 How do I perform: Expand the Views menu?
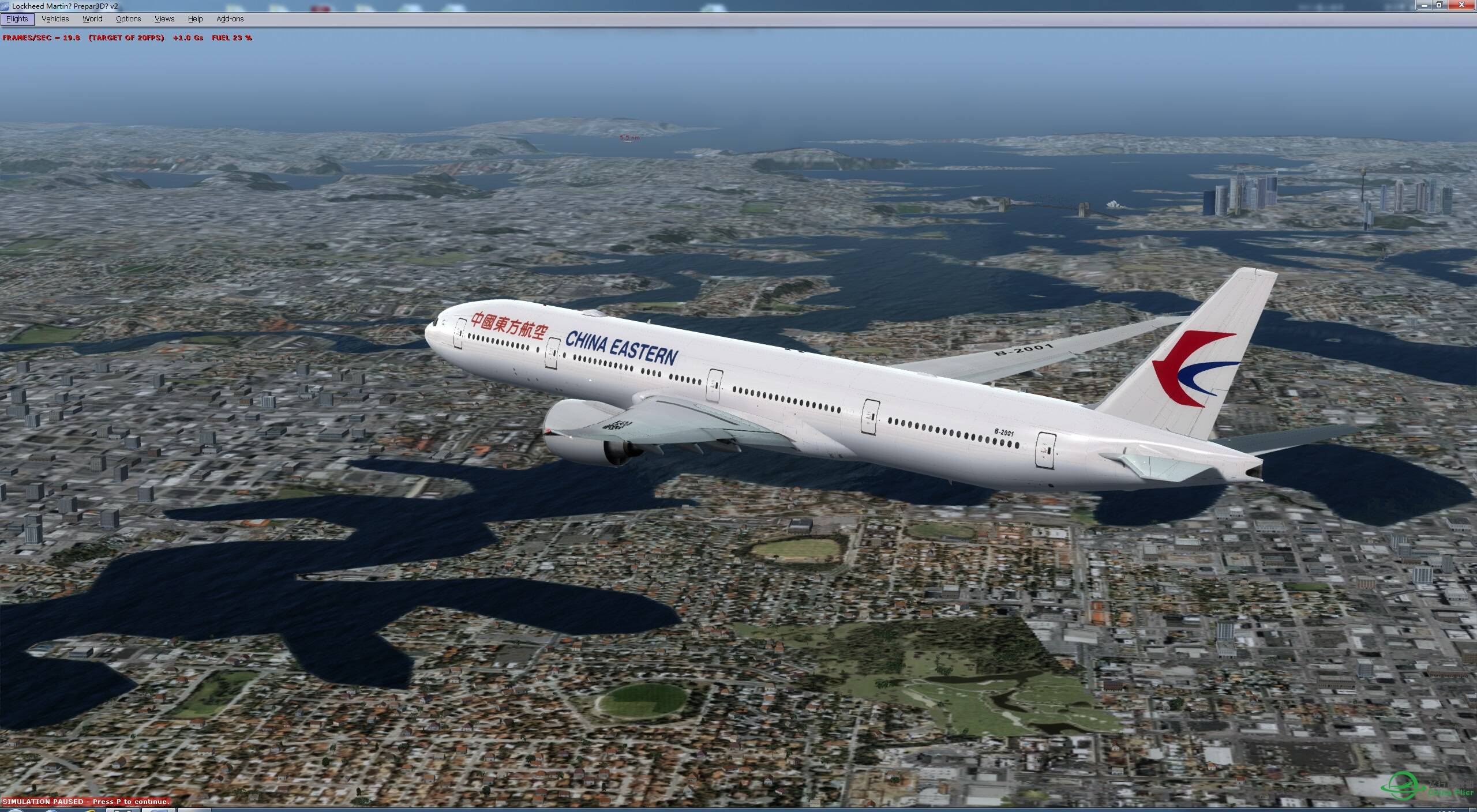tap(164, 19)
